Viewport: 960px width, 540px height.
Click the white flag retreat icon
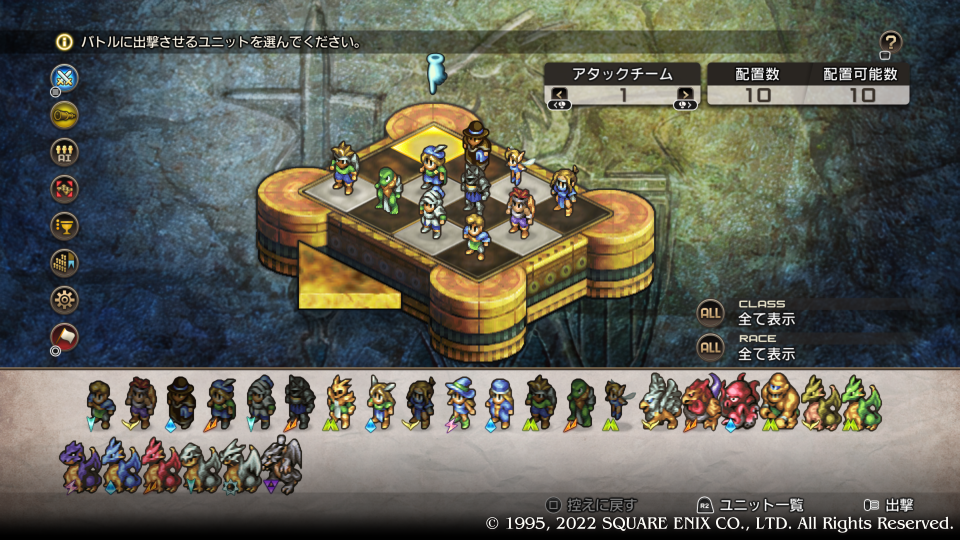point(65,336)
